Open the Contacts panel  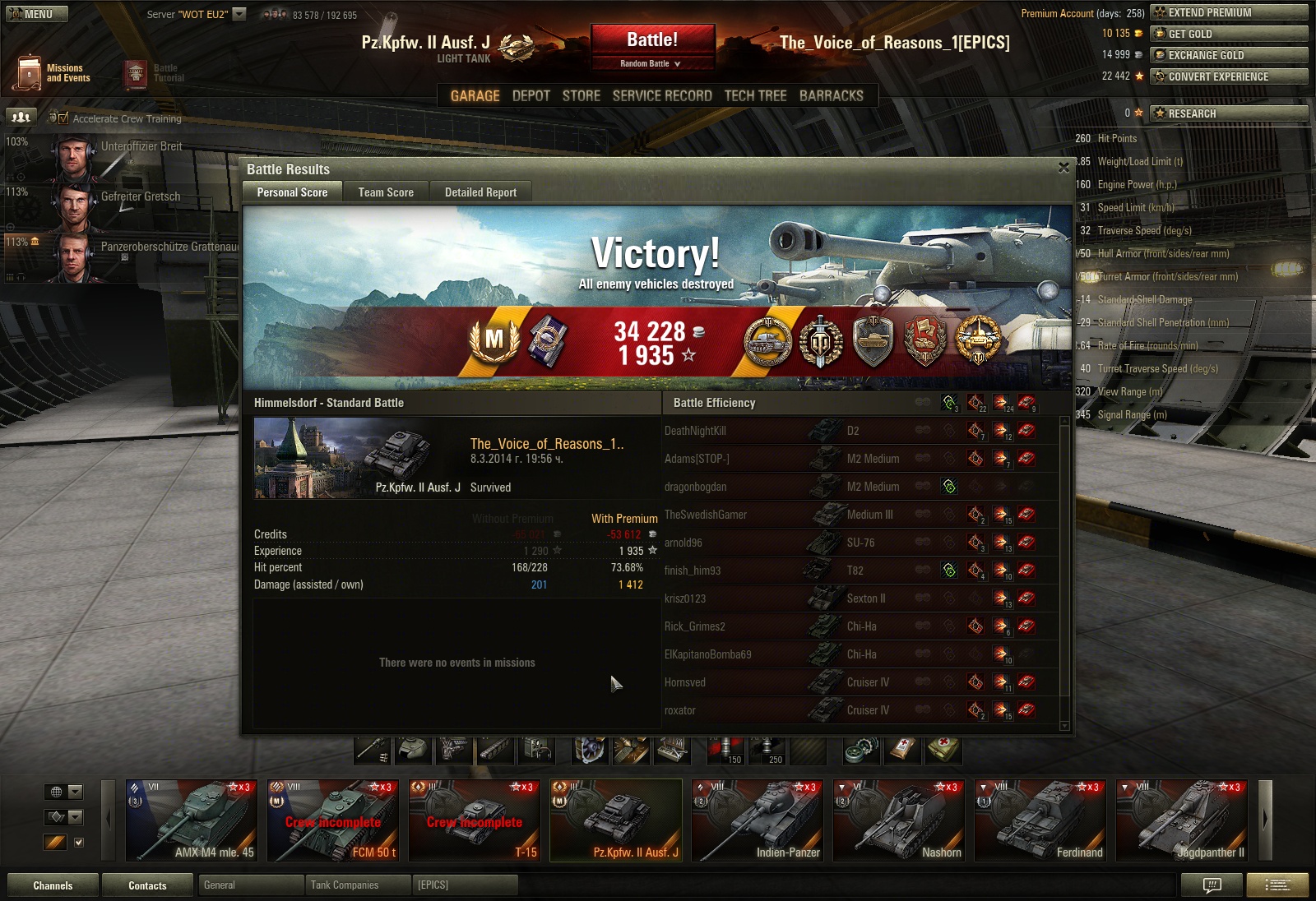[147, 885]
